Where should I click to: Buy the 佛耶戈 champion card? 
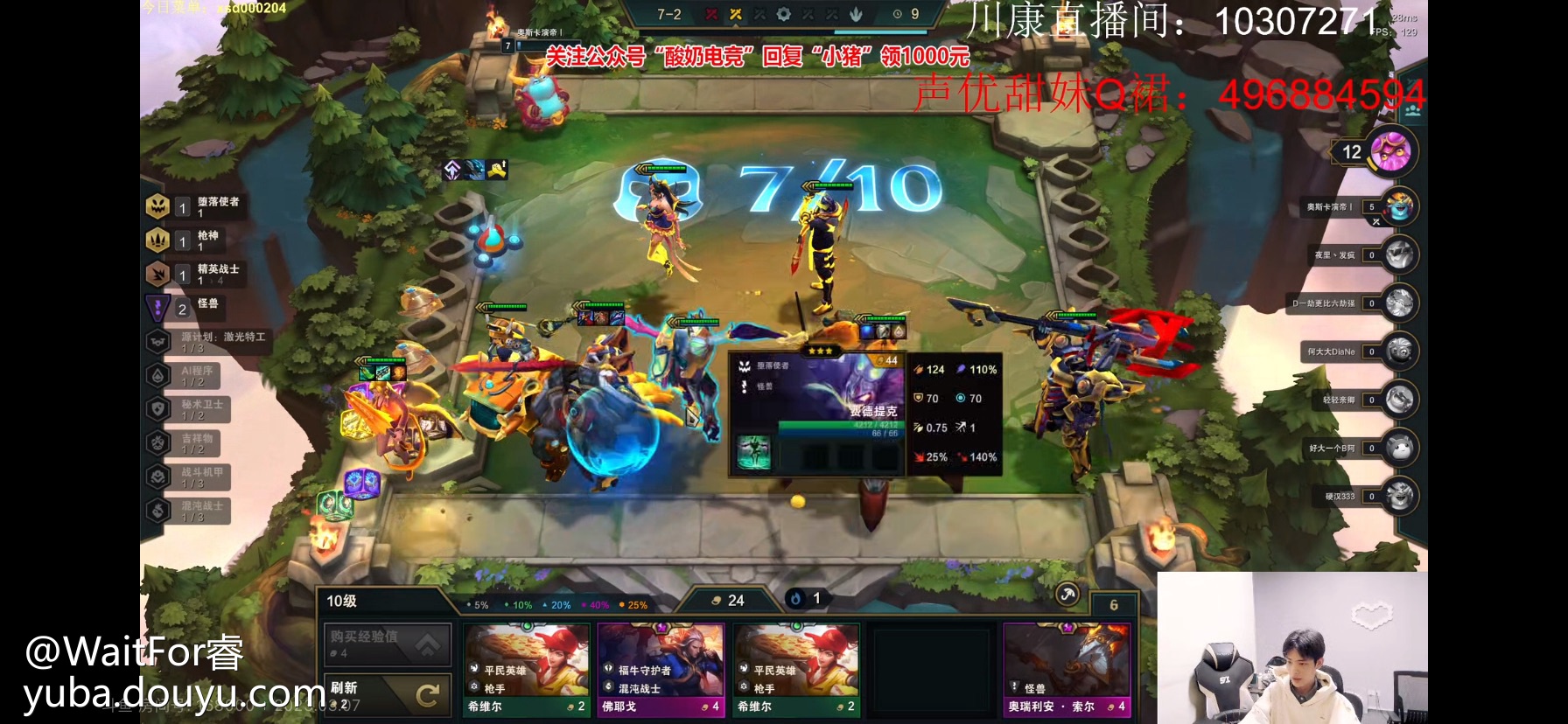click(661, 669)
